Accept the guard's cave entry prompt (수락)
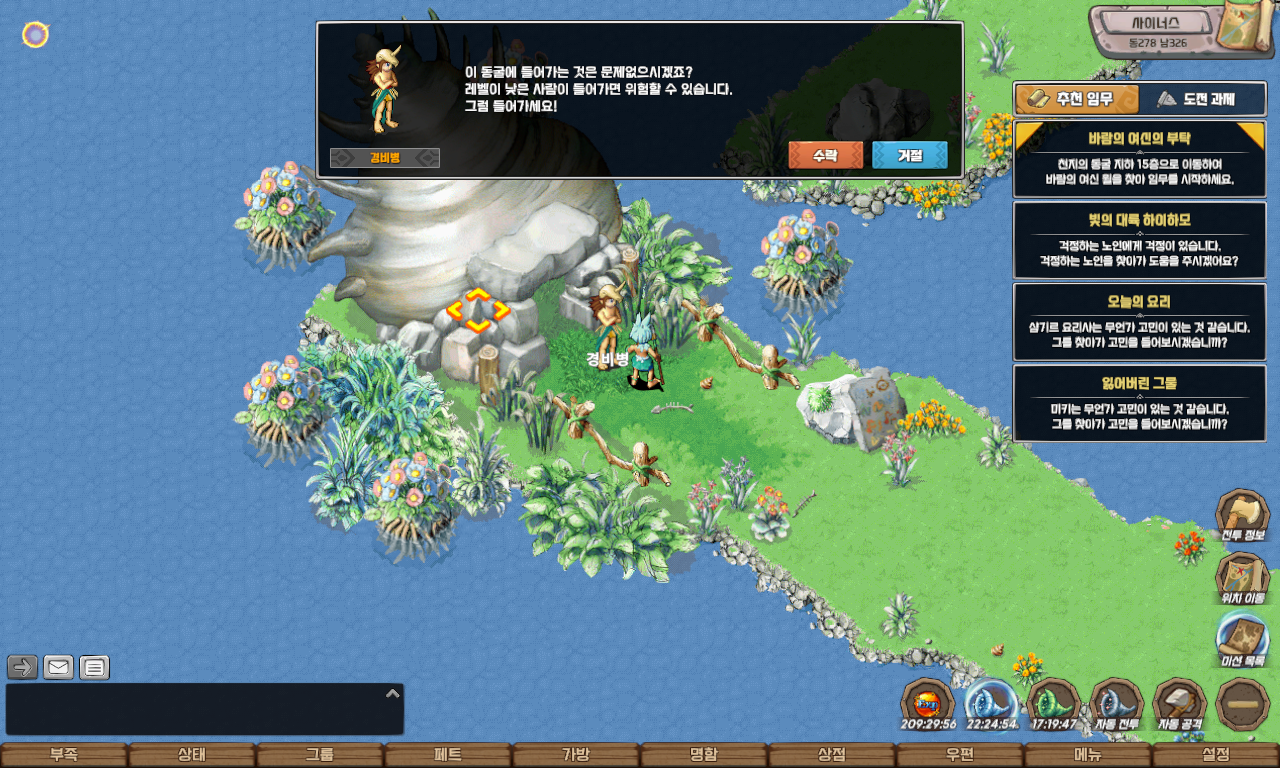The height and width of the screenshot is (768, 1280). 825,155
